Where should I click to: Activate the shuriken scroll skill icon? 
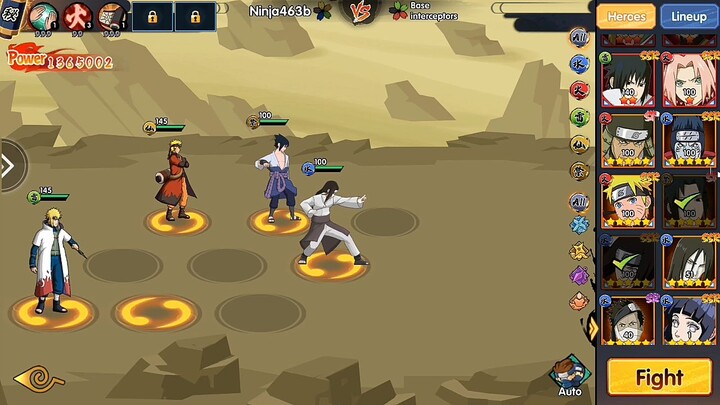point(111,17)
